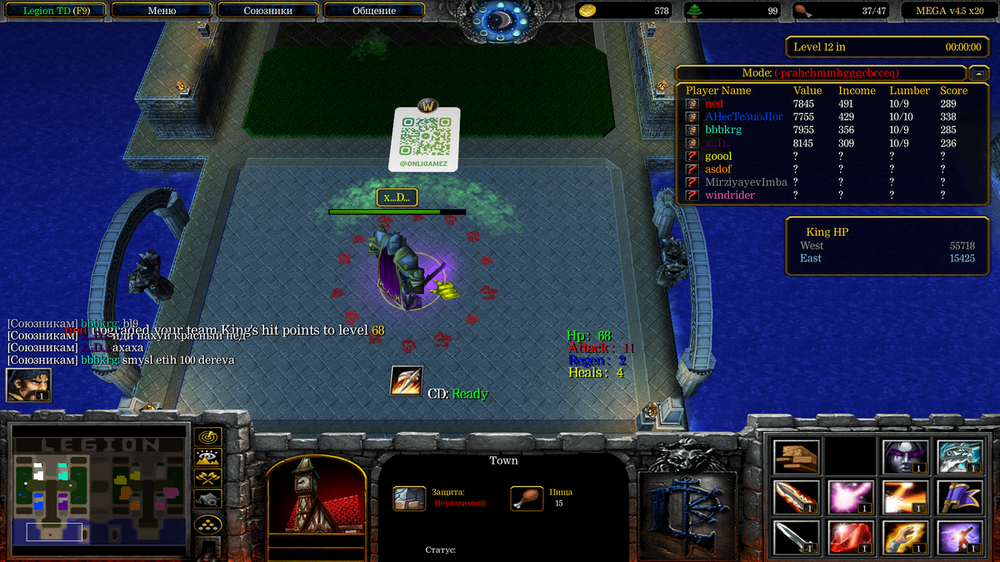The height and width of the screenshot is (562, 1000).
Task: Open formation toggle button below minimap buttons
Action: coord(208,524)
